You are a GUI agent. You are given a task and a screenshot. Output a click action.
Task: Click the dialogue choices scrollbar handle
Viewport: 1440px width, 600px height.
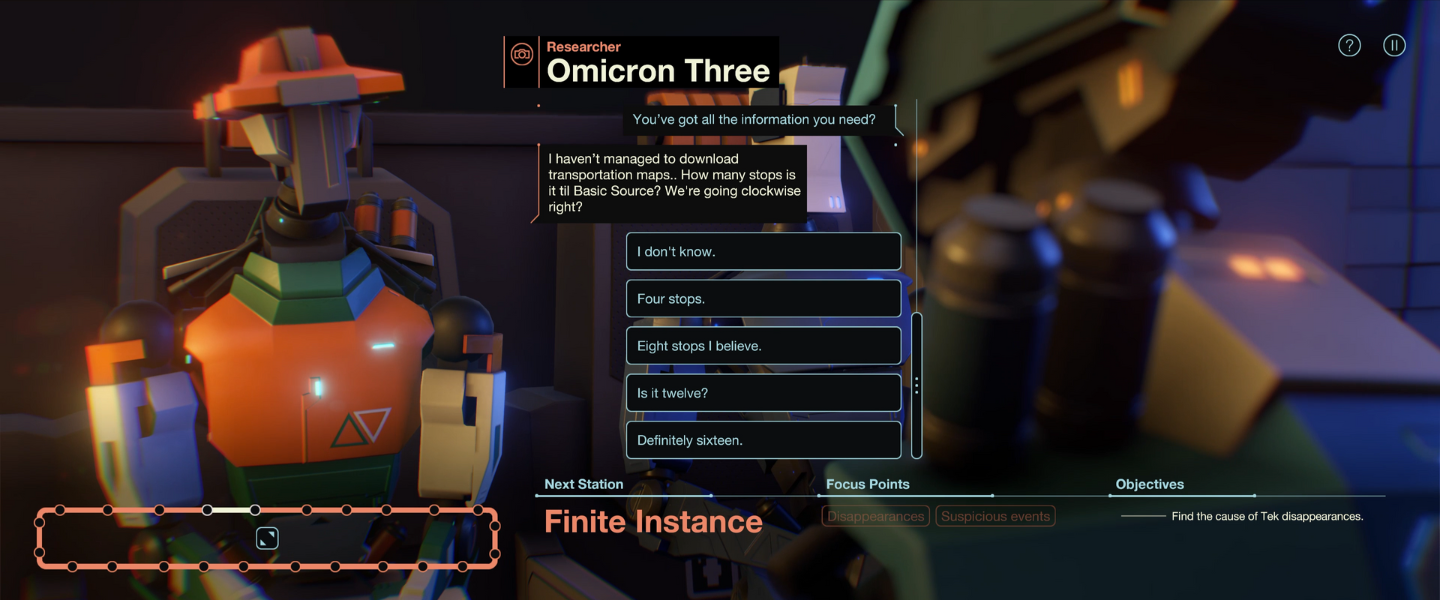916,385
